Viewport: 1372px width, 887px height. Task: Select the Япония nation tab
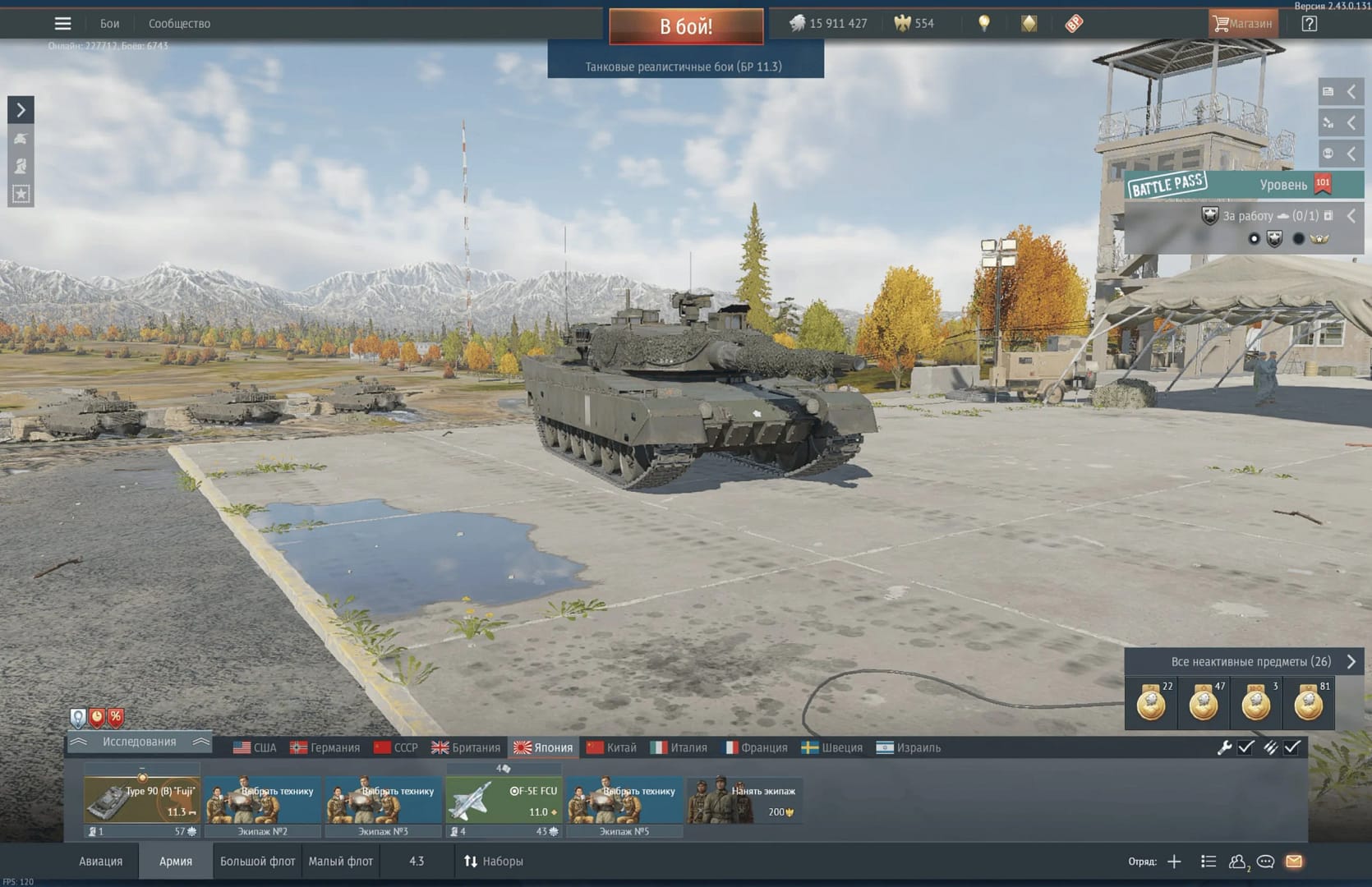[543, 747]
